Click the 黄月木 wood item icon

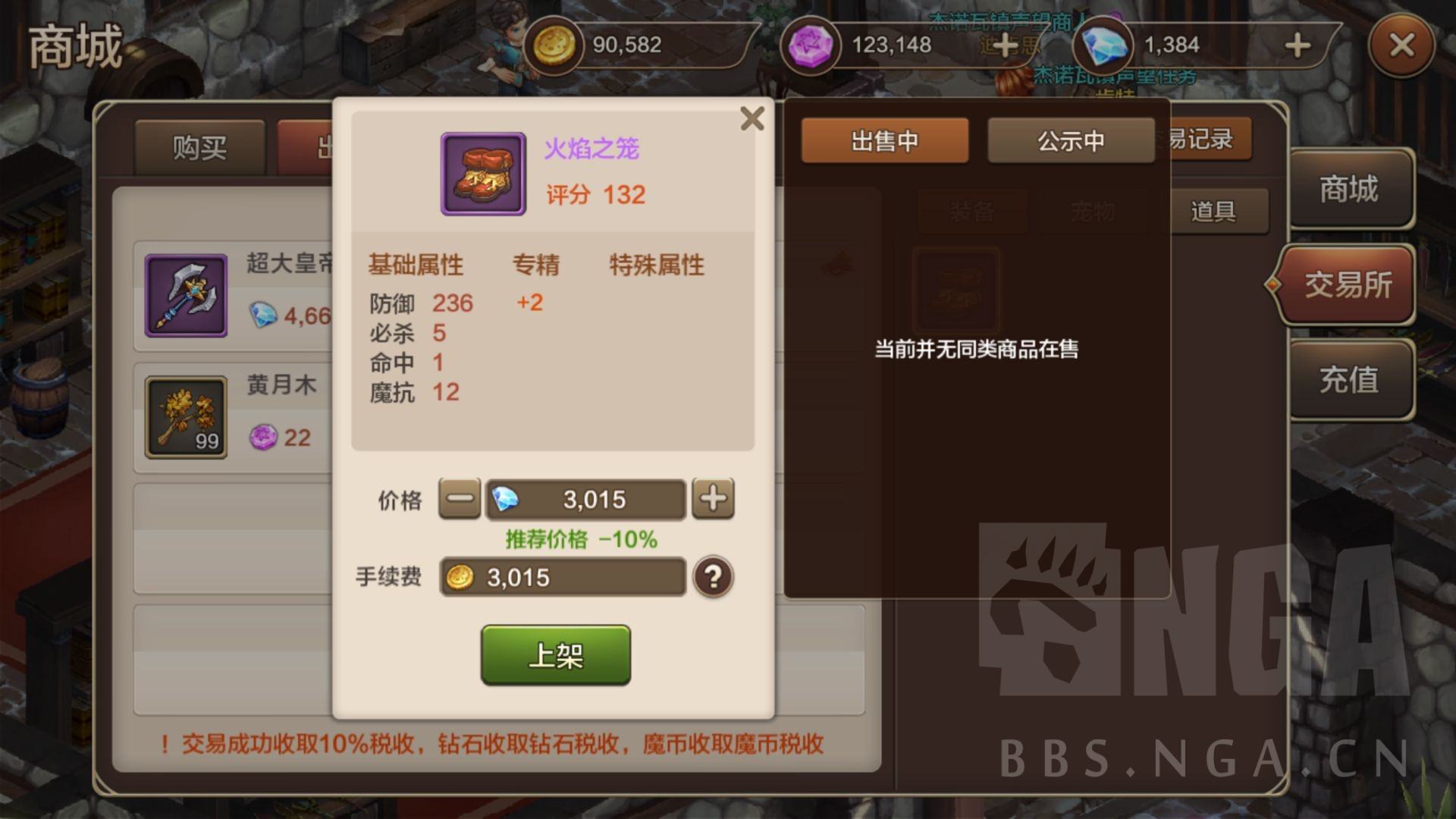pyautogui.click(x=187, y=417)
